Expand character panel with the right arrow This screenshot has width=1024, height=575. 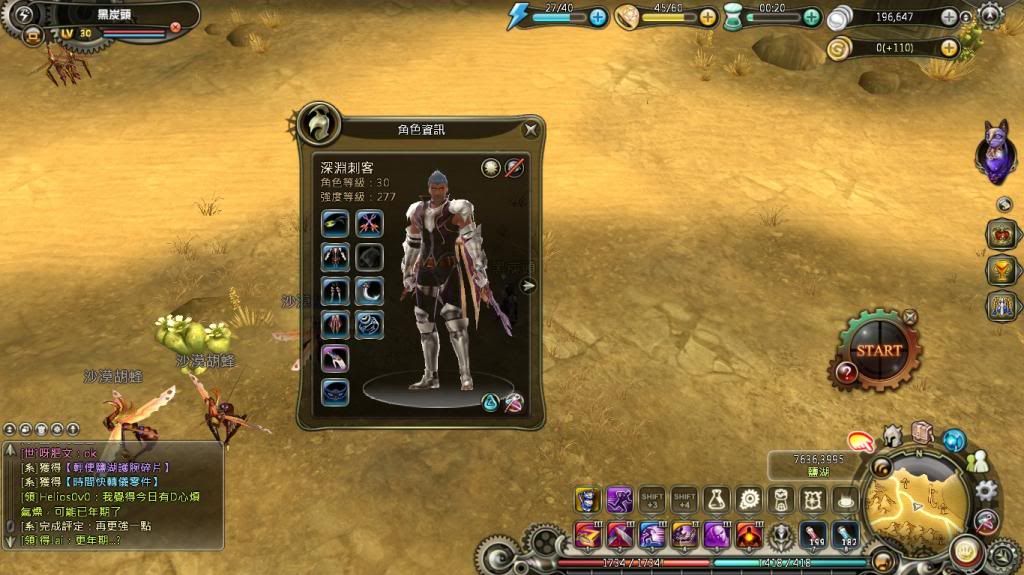coord(529,285)
